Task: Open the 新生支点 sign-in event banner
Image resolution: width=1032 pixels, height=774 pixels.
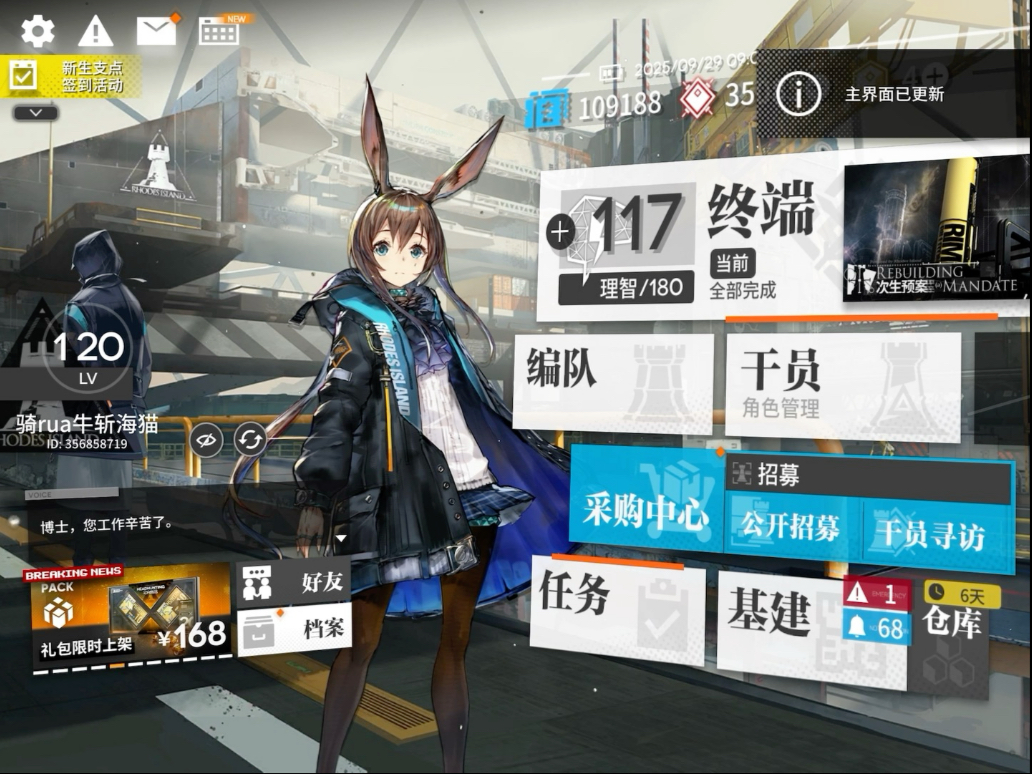Action: click(70, 76)
